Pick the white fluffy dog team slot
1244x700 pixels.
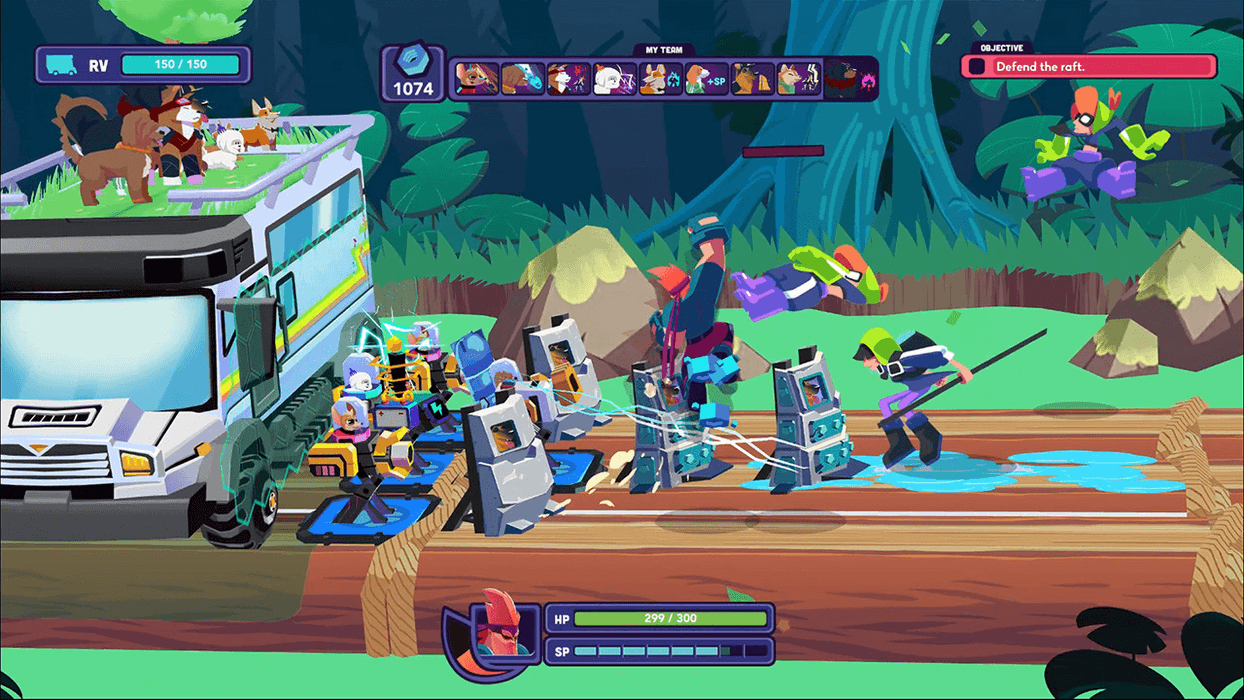[x=614, y=79]
